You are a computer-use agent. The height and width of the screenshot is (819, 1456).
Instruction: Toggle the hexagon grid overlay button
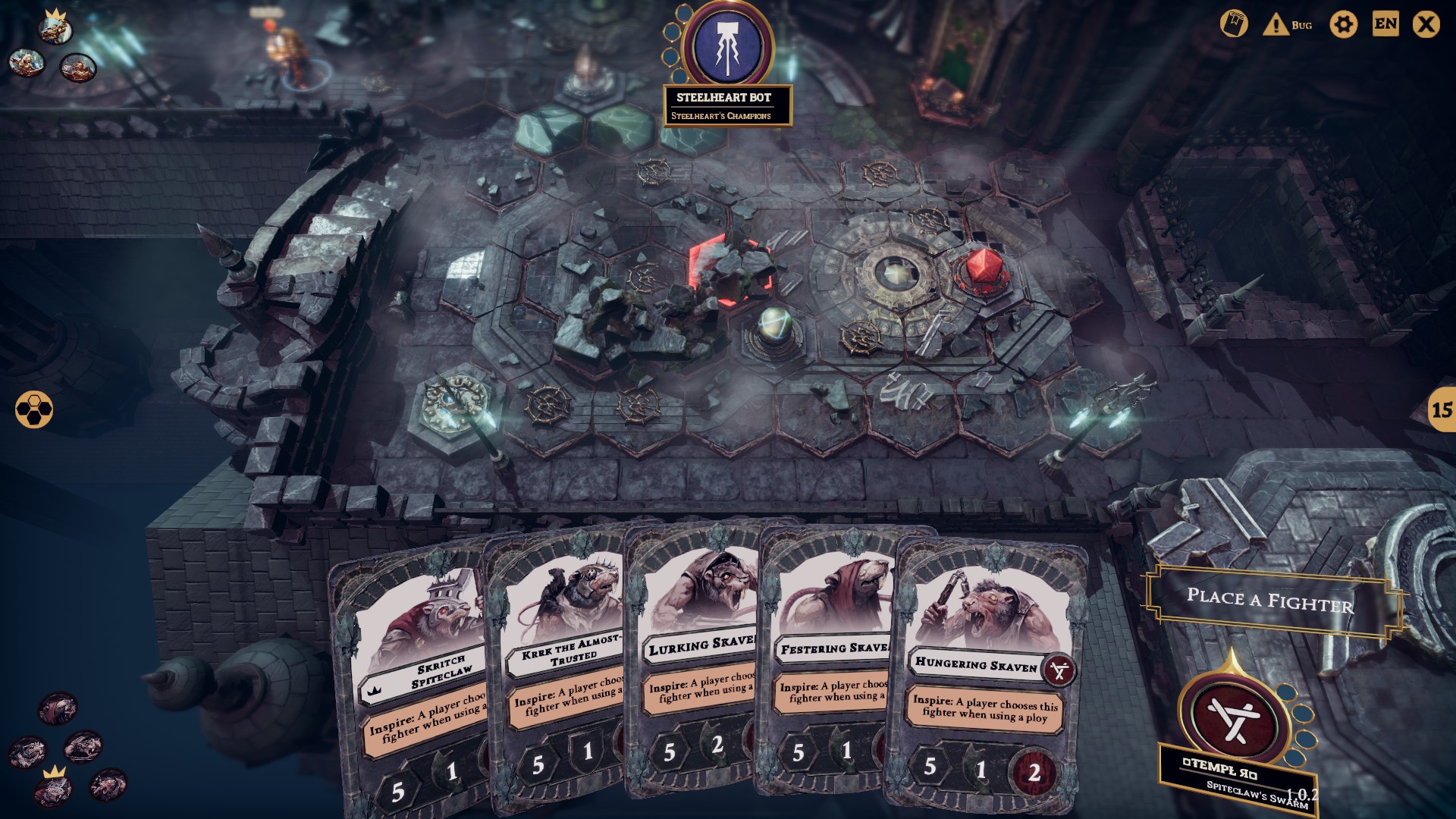click(x=34, y=409)
